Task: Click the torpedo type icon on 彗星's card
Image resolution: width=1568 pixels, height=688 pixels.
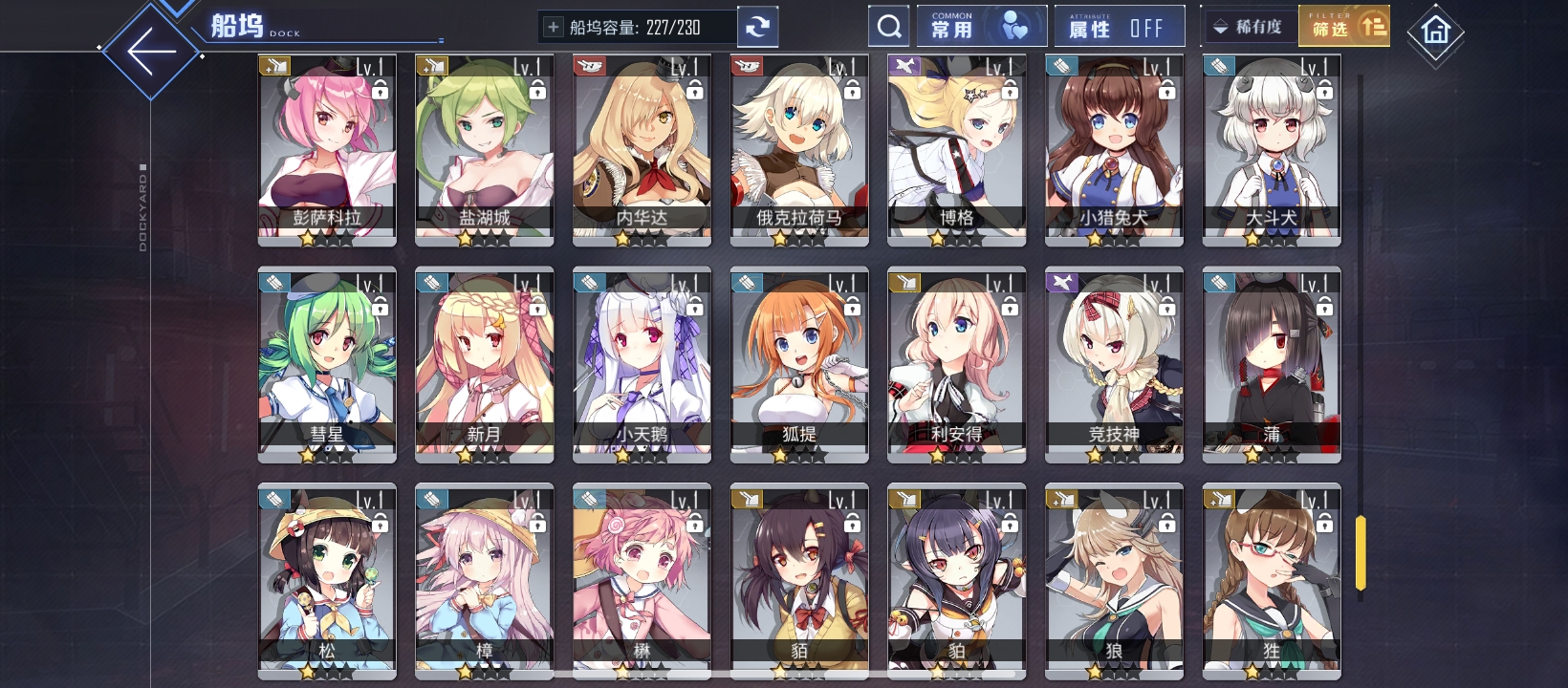Action: 274,282
